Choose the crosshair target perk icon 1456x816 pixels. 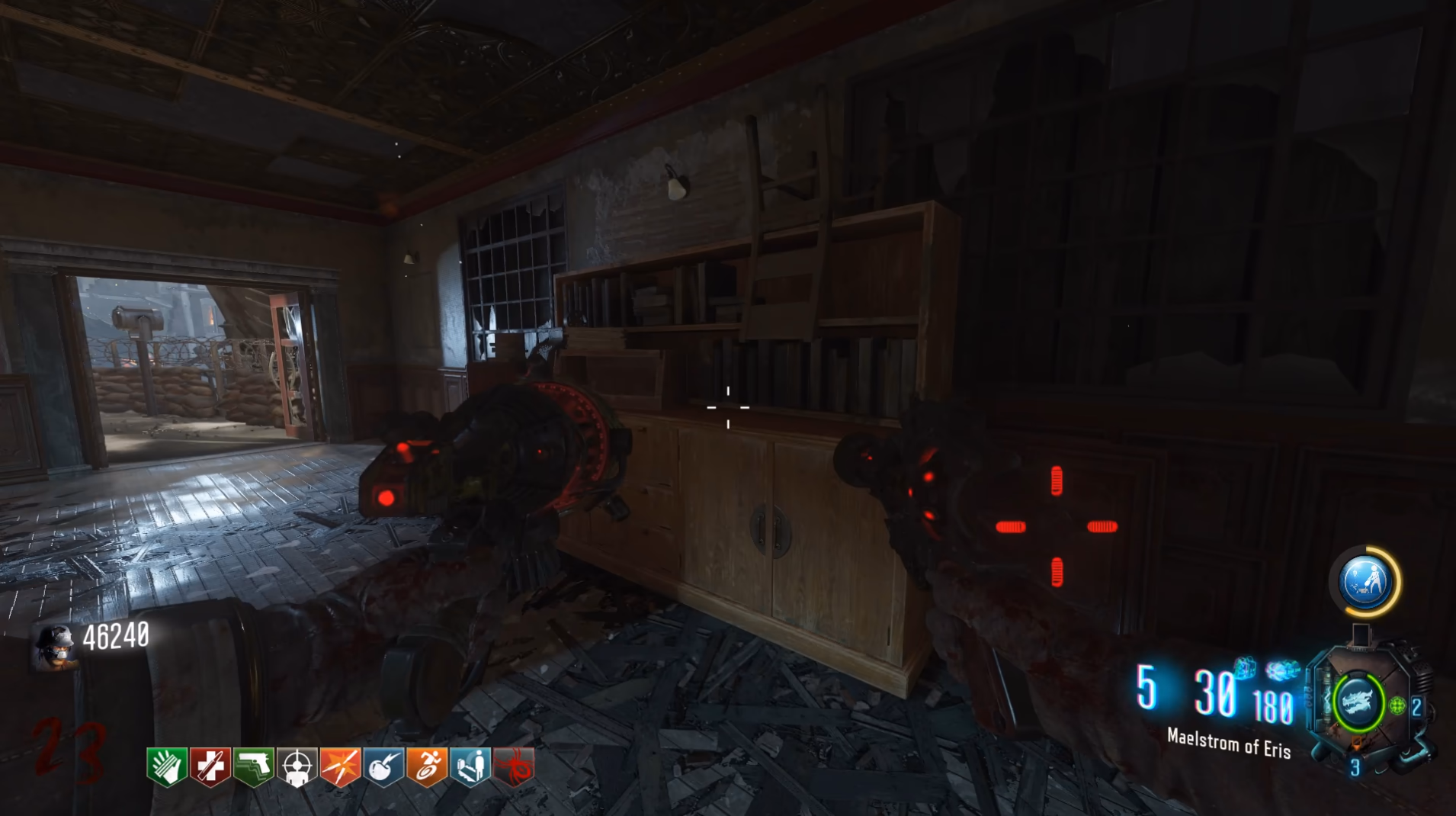pos(297,766)
